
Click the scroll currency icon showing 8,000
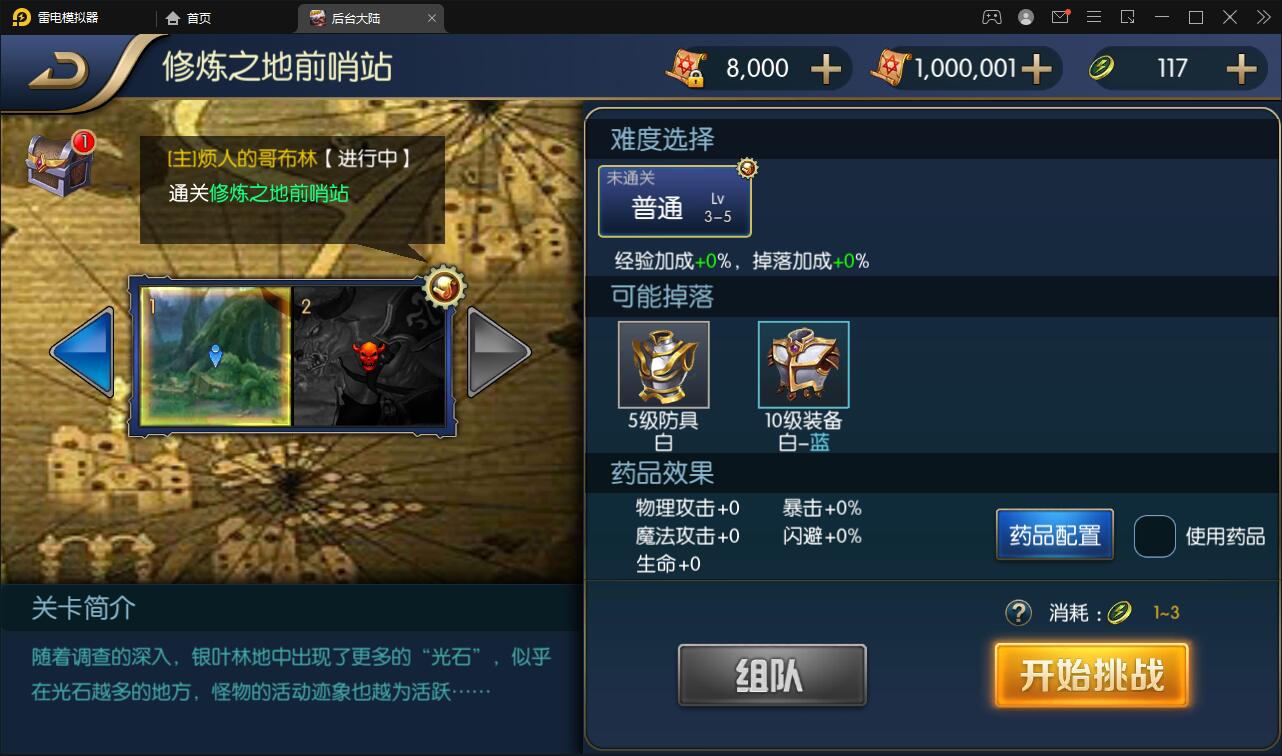[x=685, y=67]
